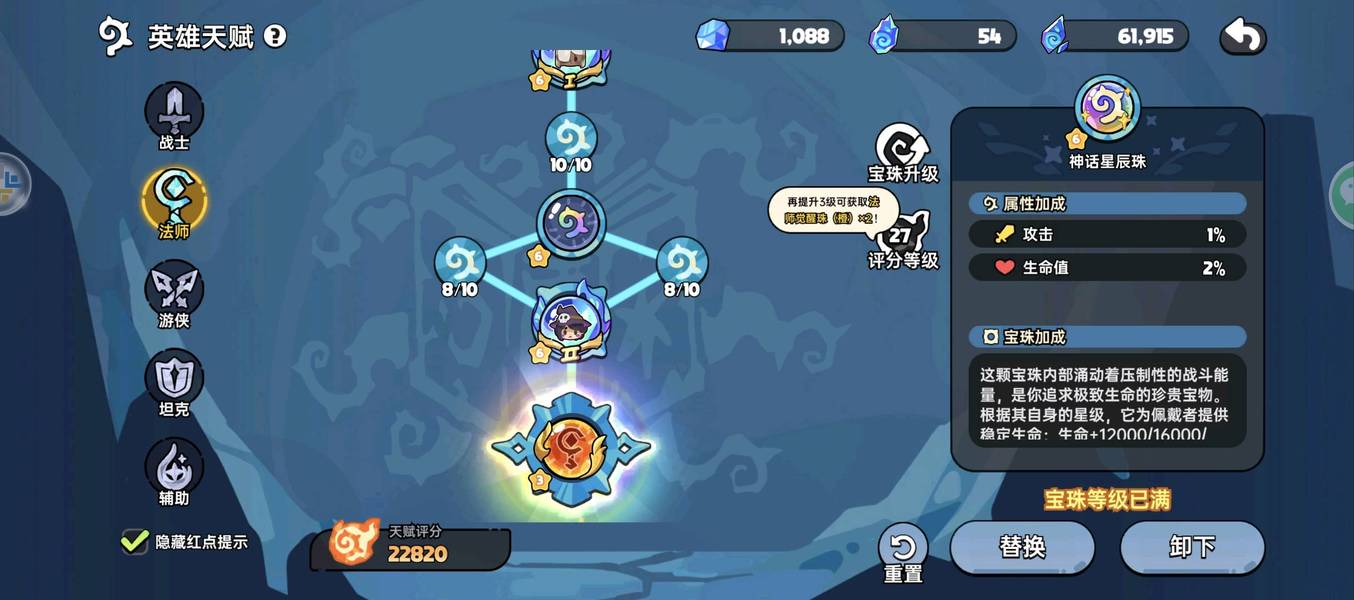Reset talents with the 重置 button
Viewport: 1354px width, 600px height.
pos(903,551)
